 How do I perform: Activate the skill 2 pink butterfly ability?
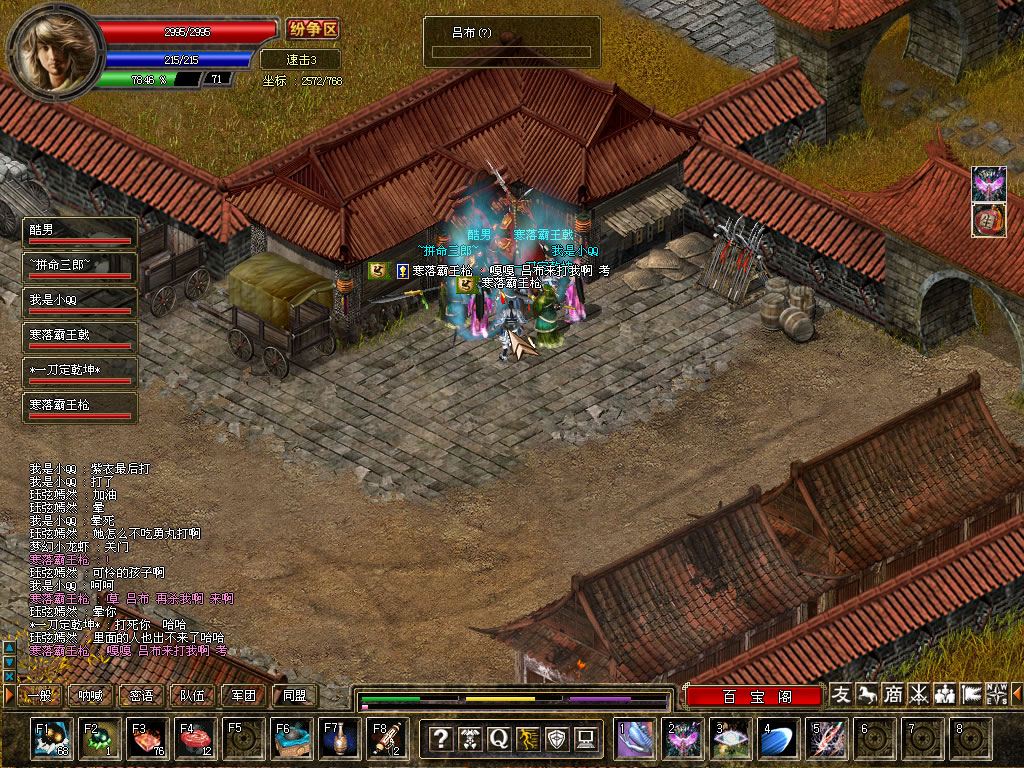coord(683,739)
